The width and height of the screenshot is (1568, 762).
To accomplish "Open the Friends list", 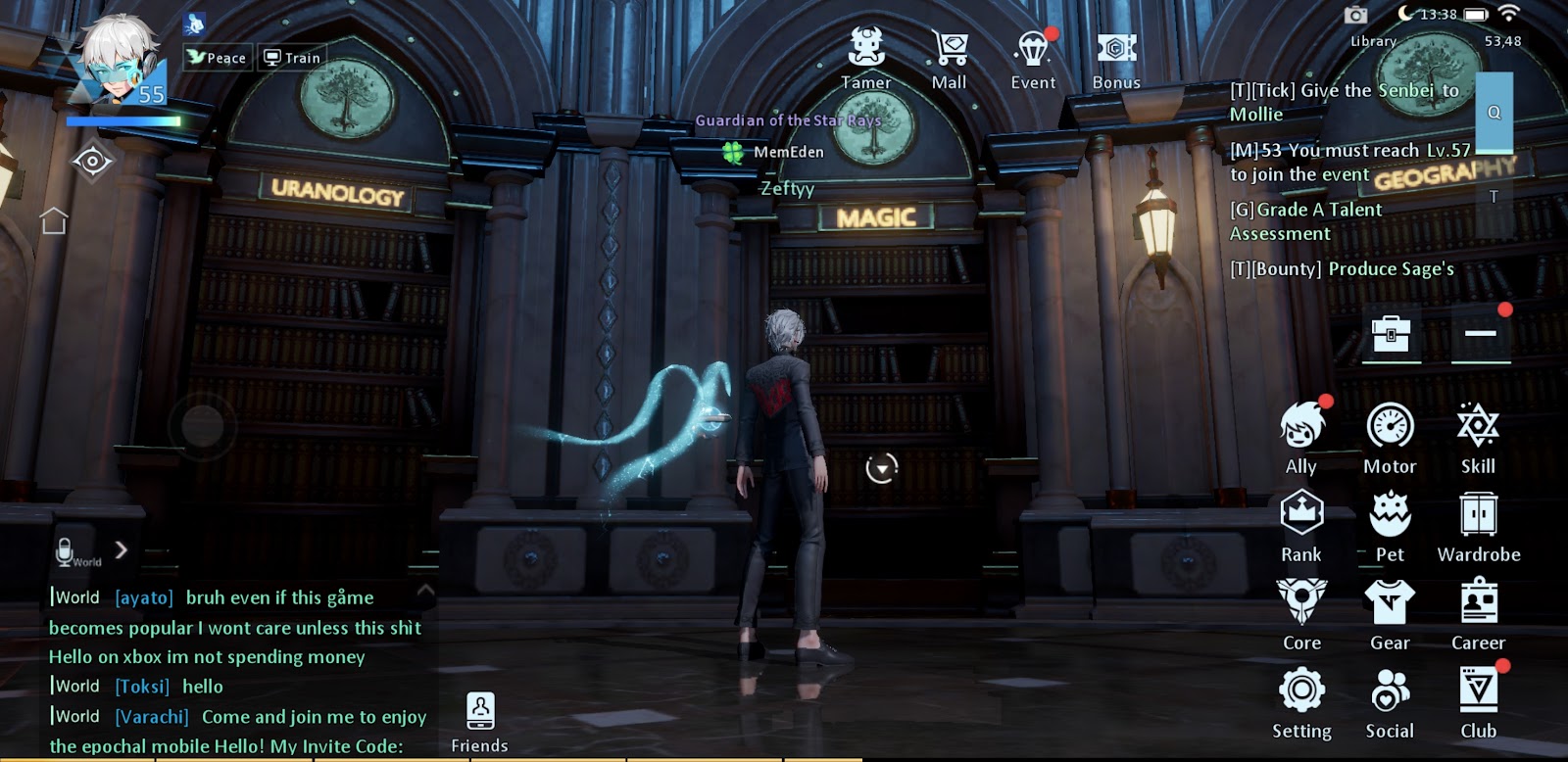I will (480, 723).
